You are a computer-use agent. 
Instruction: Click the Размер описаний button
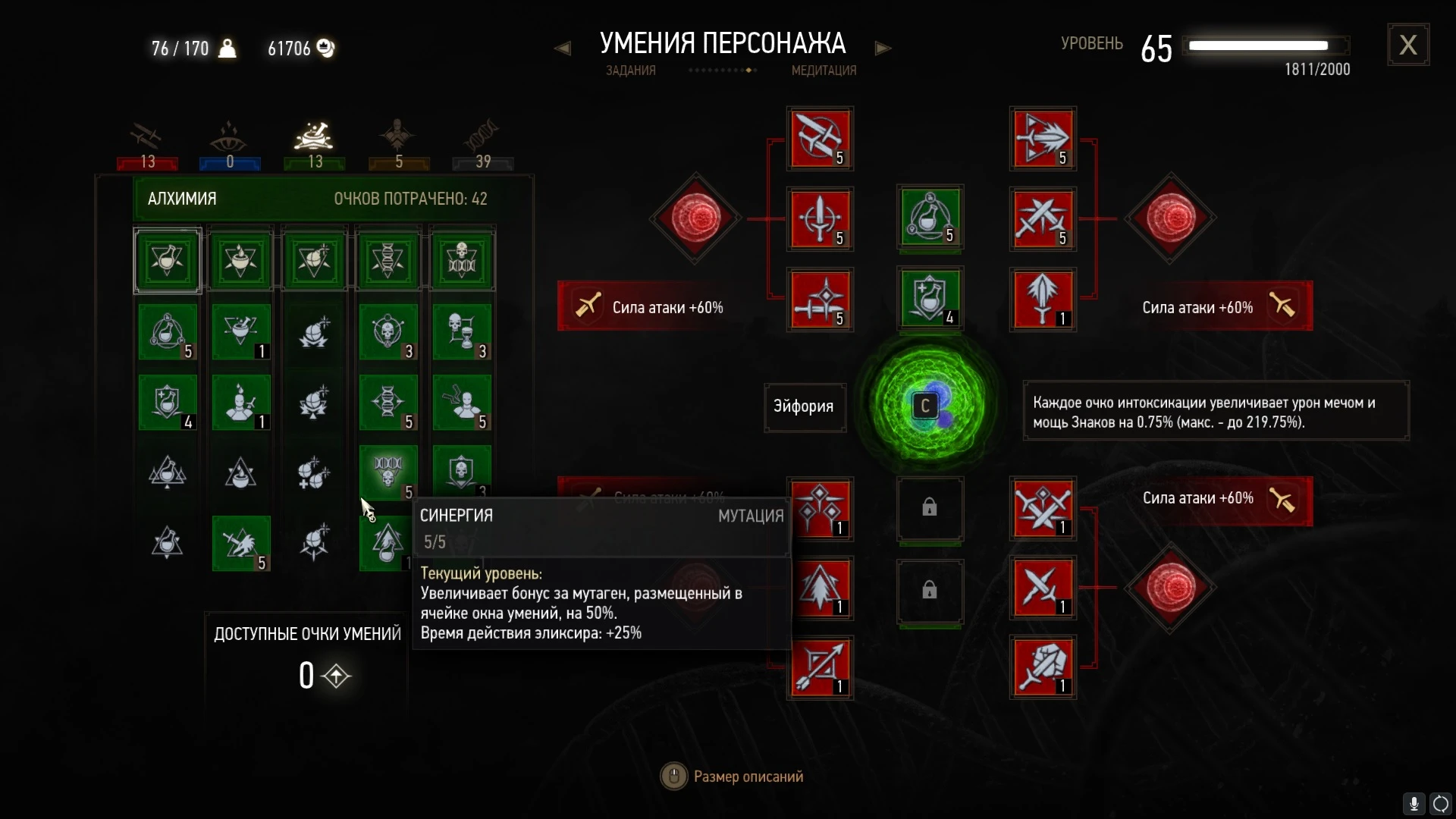[732, 776]
